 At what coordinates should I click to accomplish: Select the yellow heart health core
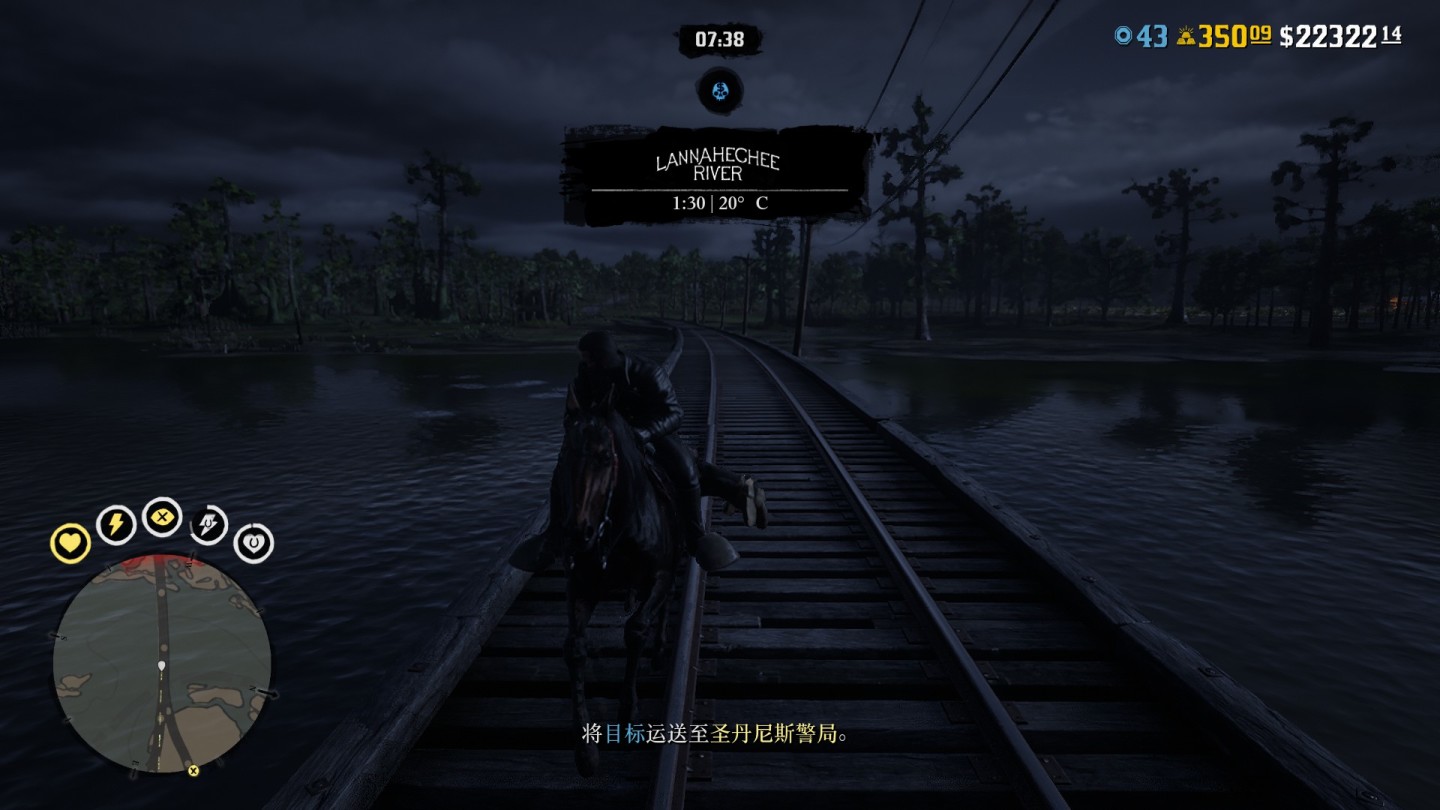coord(71,543)
